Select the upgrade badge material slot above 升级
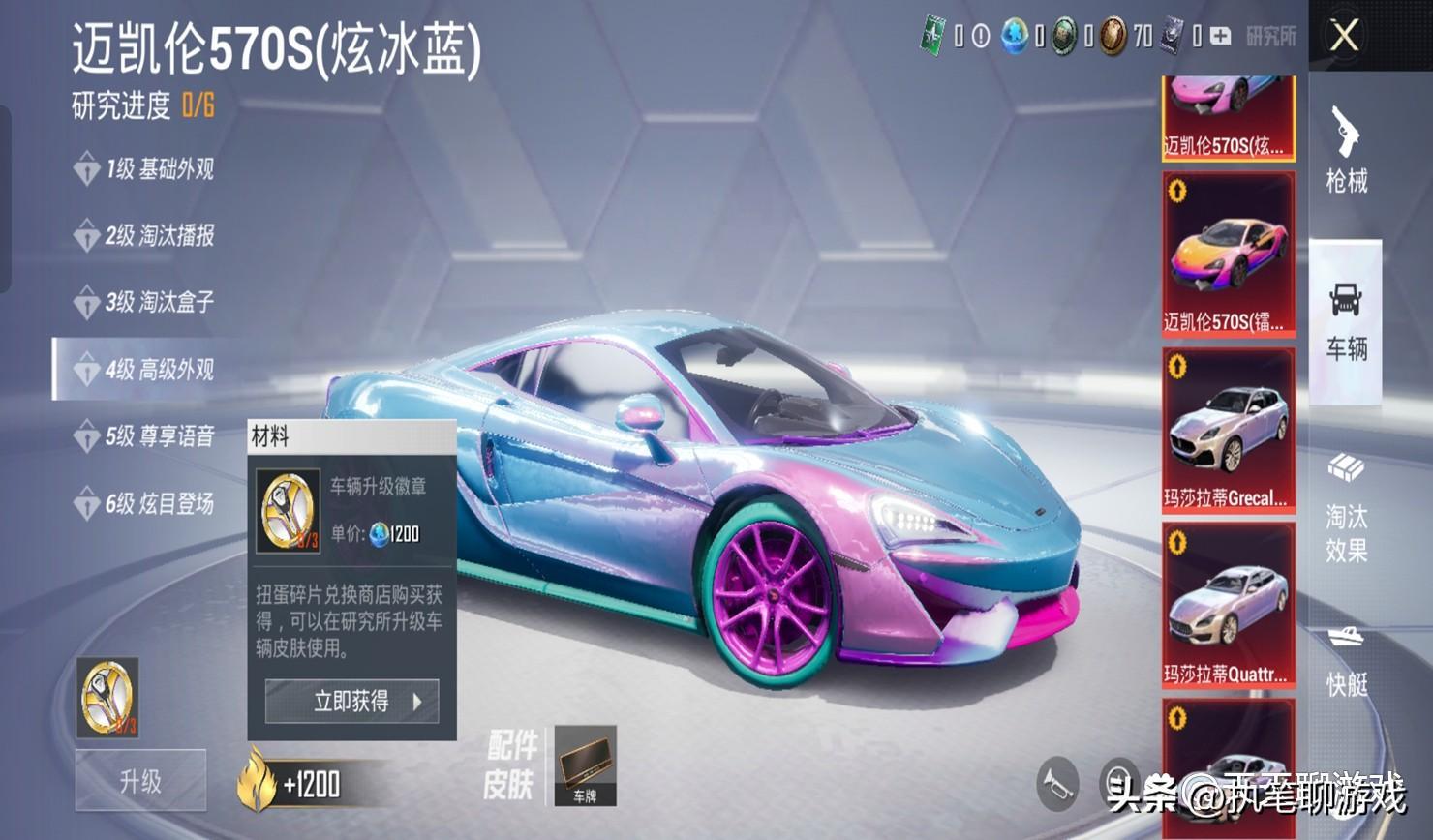The image size is (1433, 840). coord(107,698)
